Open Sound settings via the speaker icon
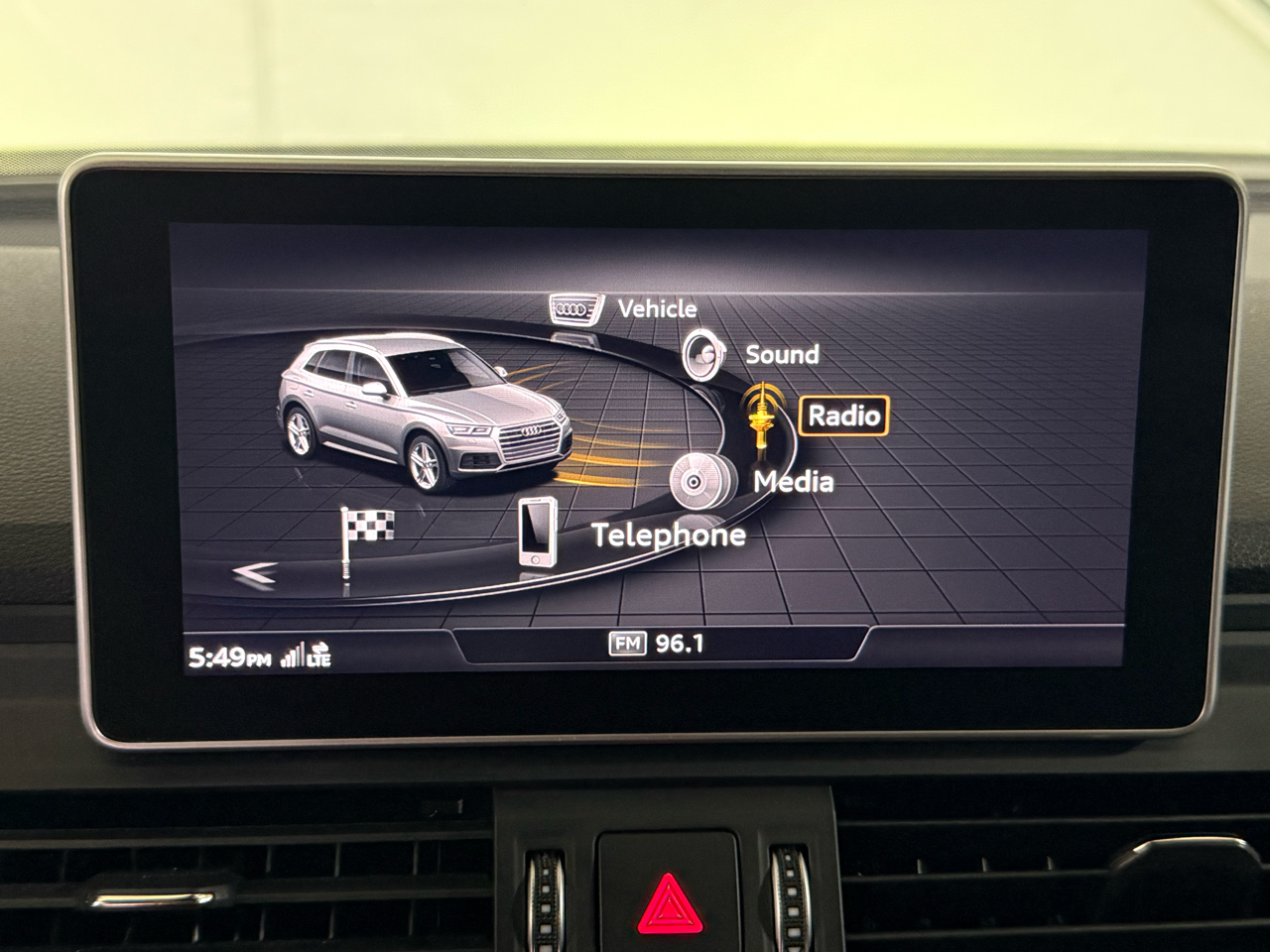The width and height of the screenshot is (1270, 952). 702,354
